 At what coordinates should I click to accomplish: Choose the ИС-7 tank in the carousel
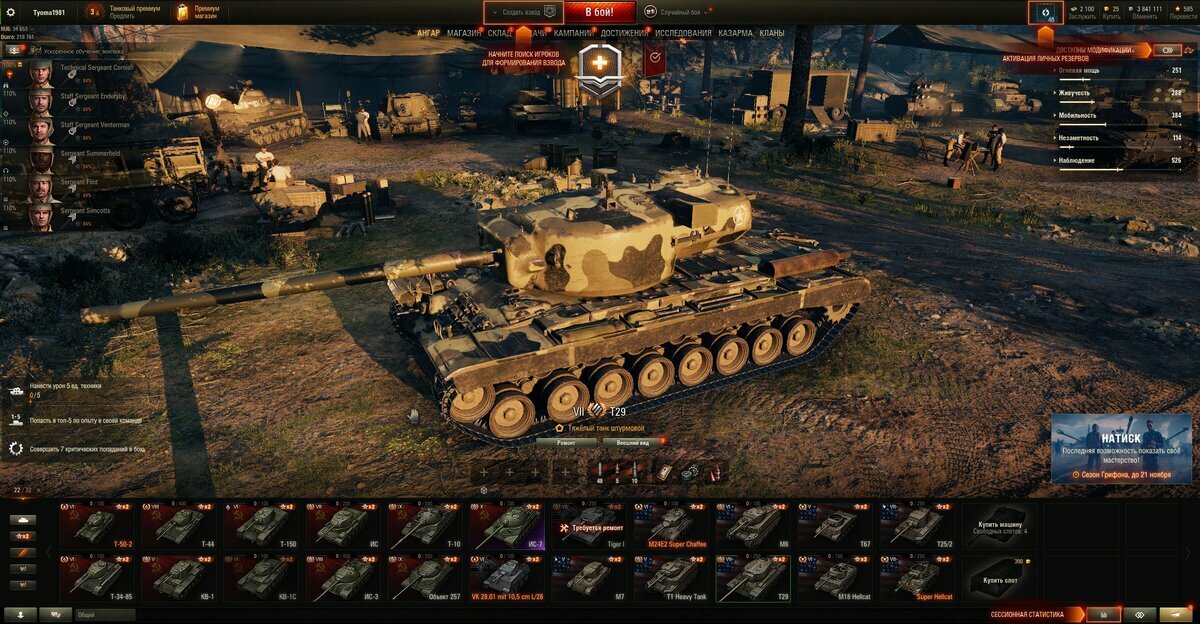coord(507,525)
